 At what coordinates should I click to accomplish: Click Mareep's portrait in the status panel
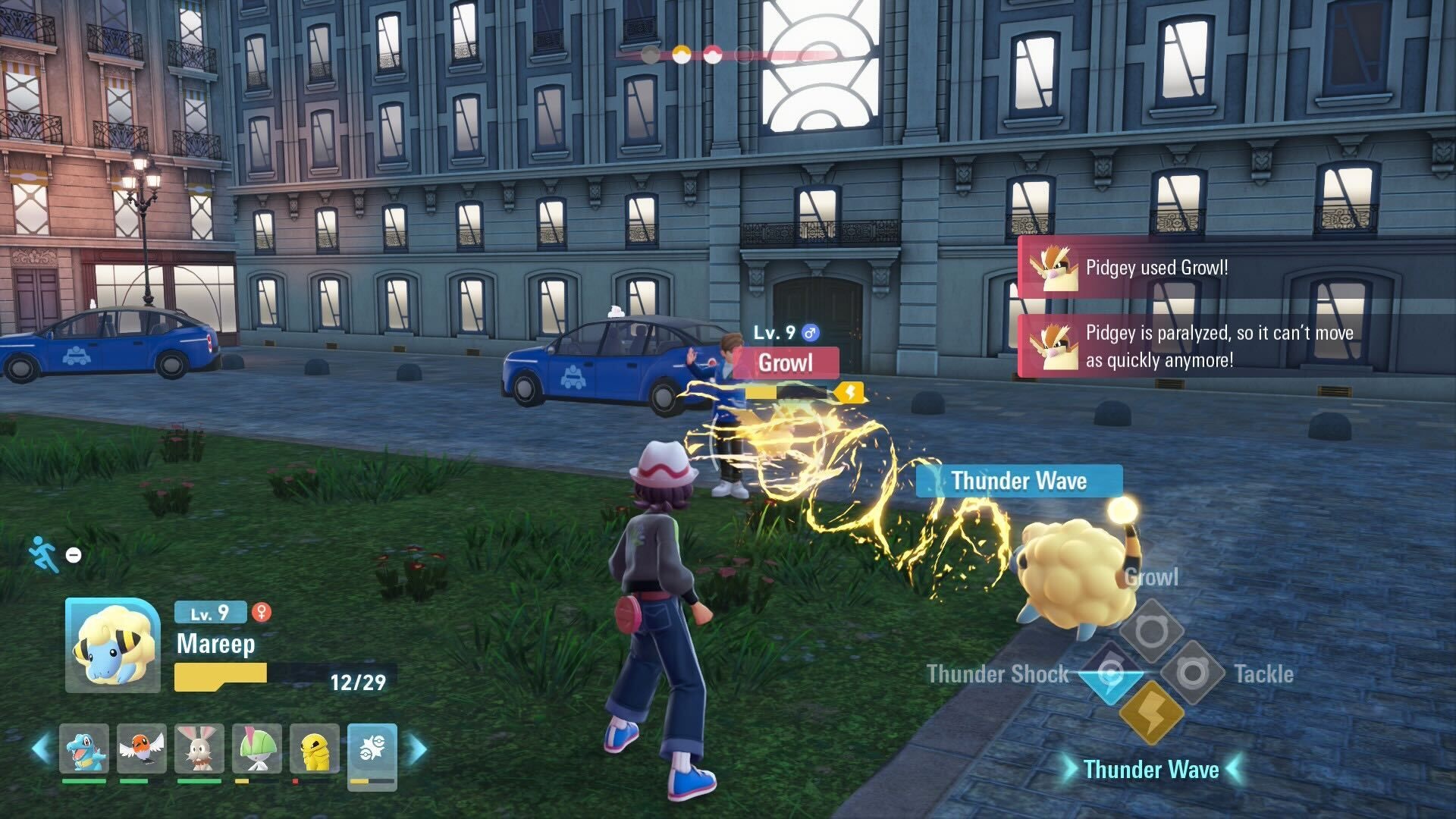113,645
